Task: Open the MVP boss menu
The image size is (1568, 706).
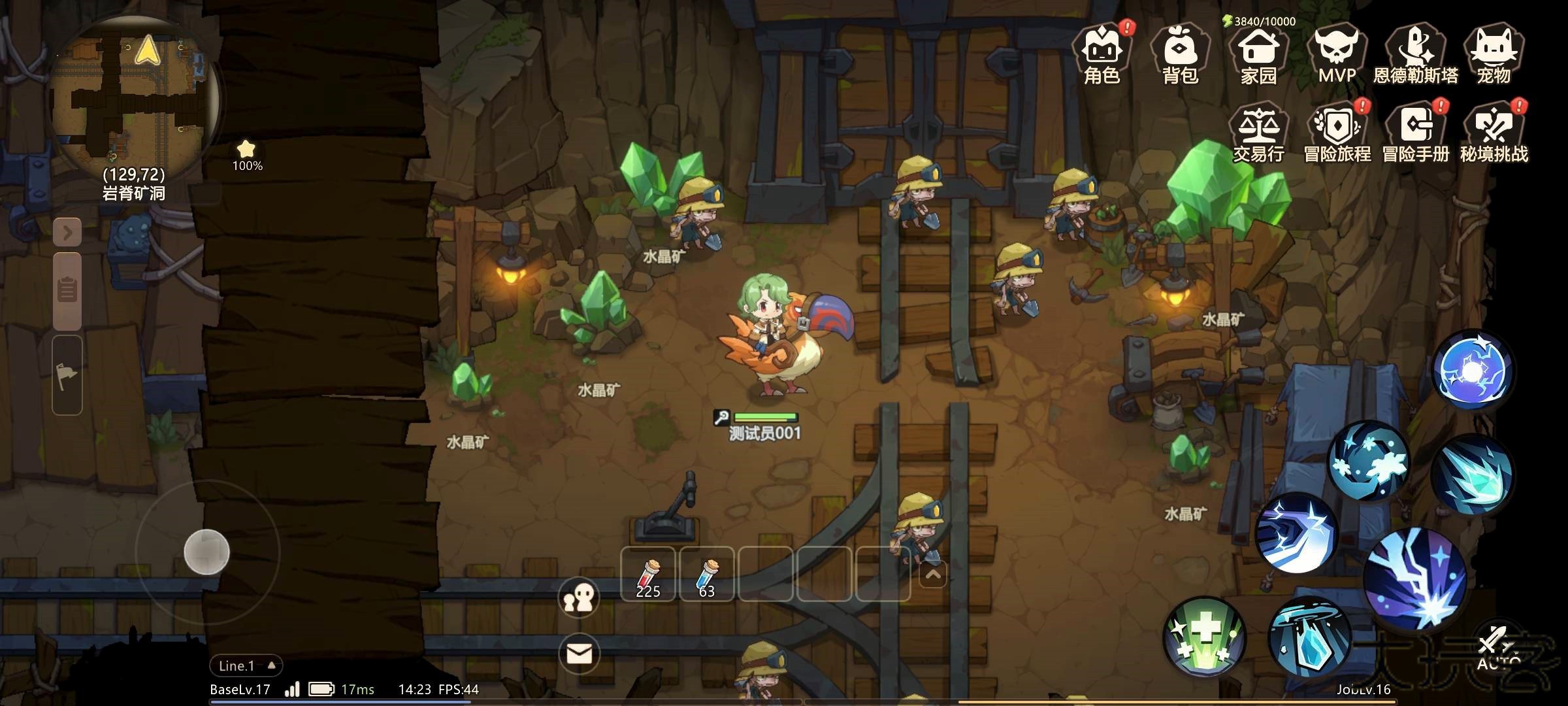Action: 1337,54
